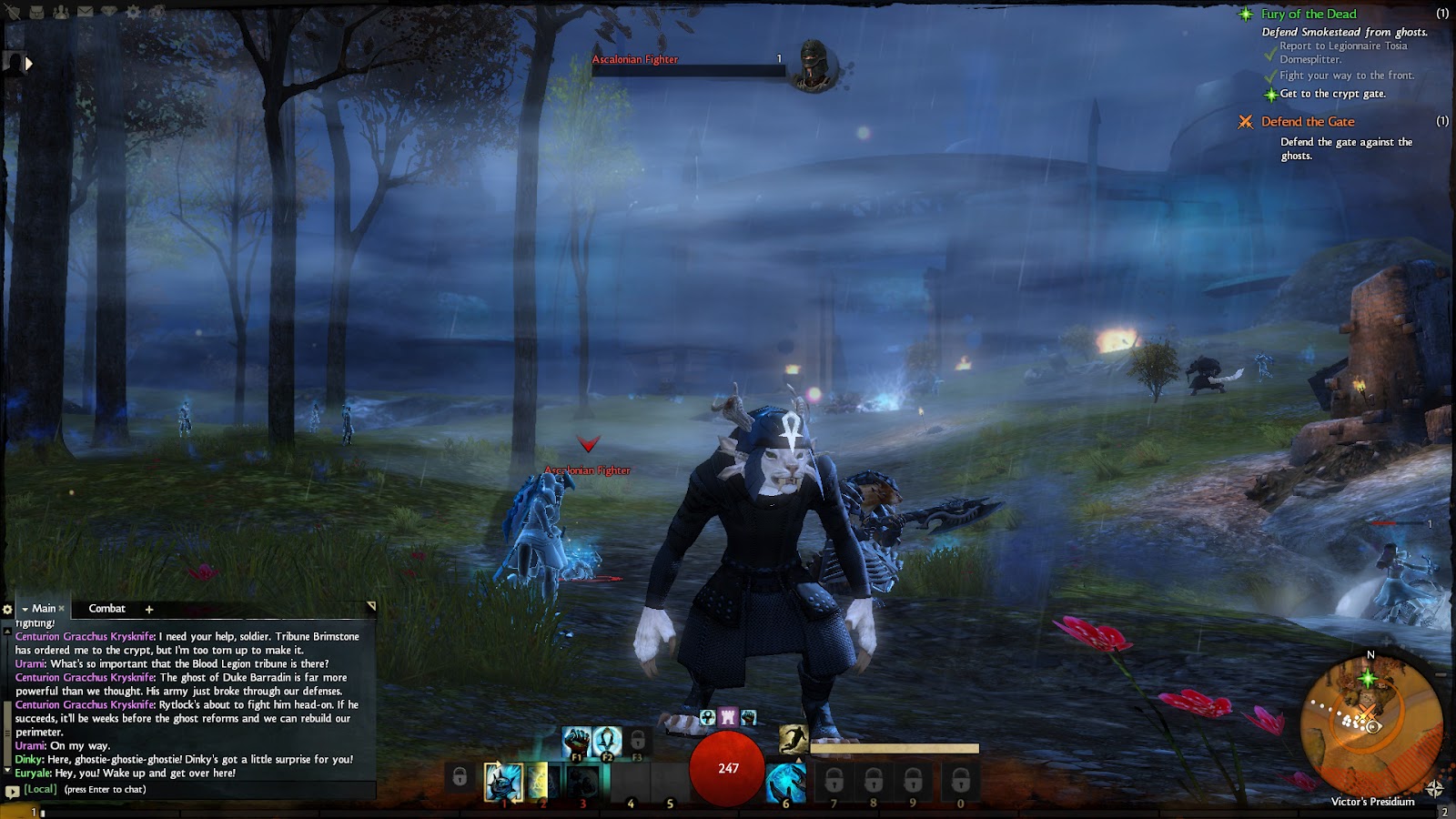Open the contacts and friends icon
This screenshot has width=1456, height=819.
coord(61,13)
